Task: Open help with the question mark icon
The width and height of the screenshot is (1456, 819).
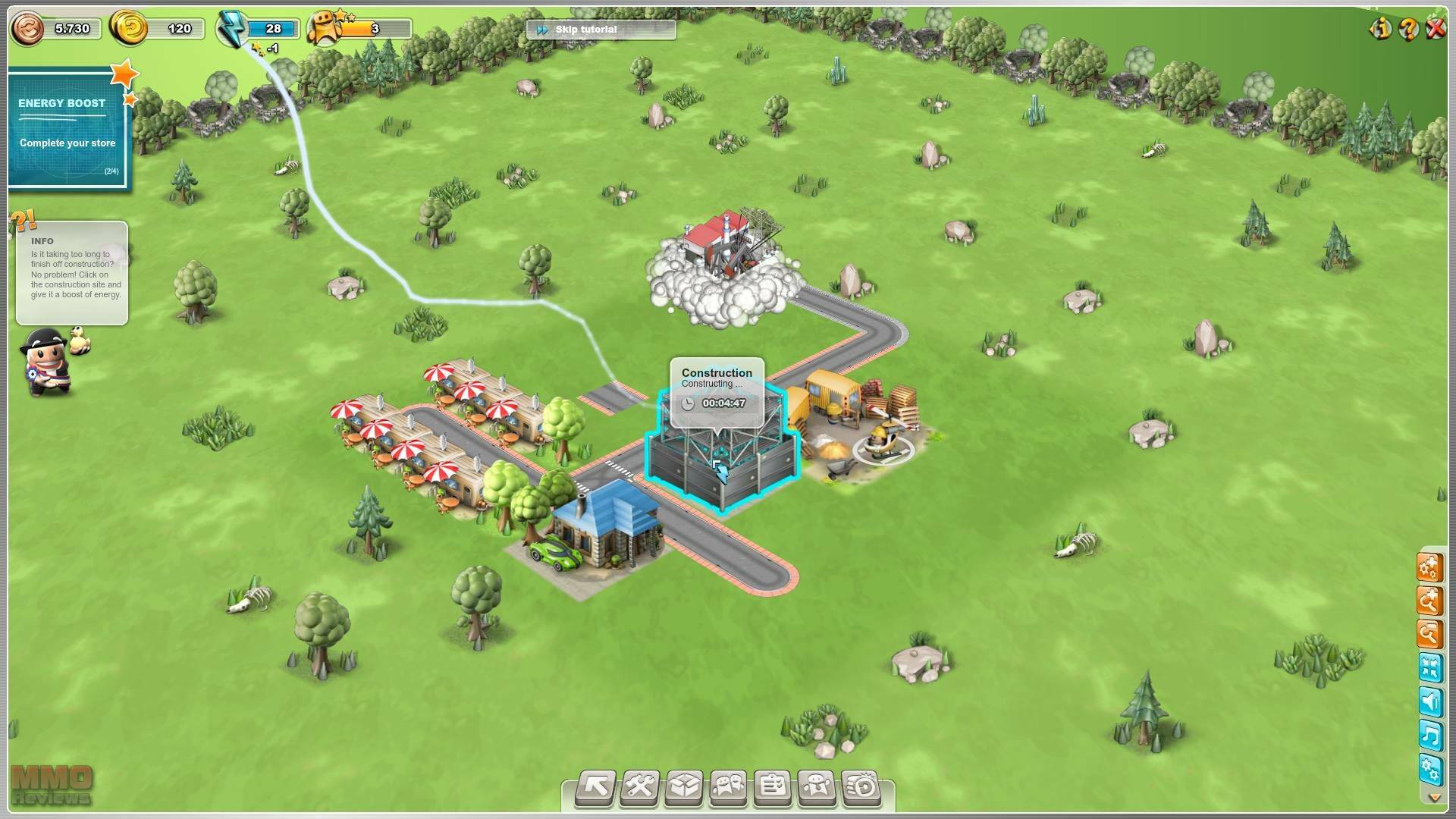Action: (1408, 29)
